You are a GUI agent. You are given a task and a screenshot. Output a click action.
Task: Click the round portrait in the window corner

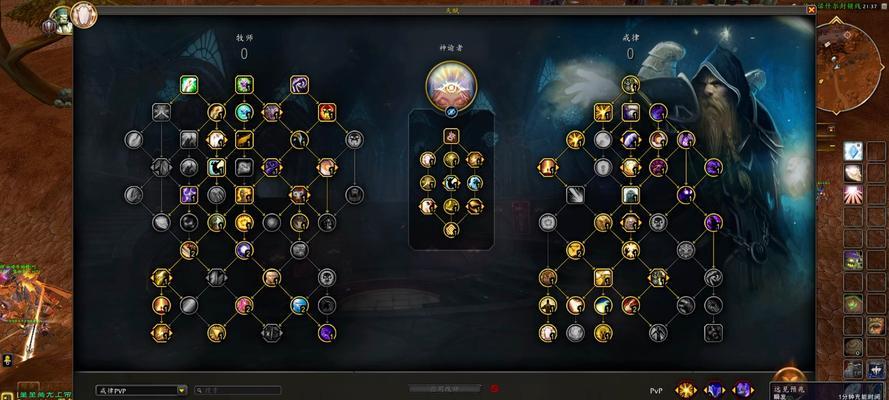(x=84, y=14)
